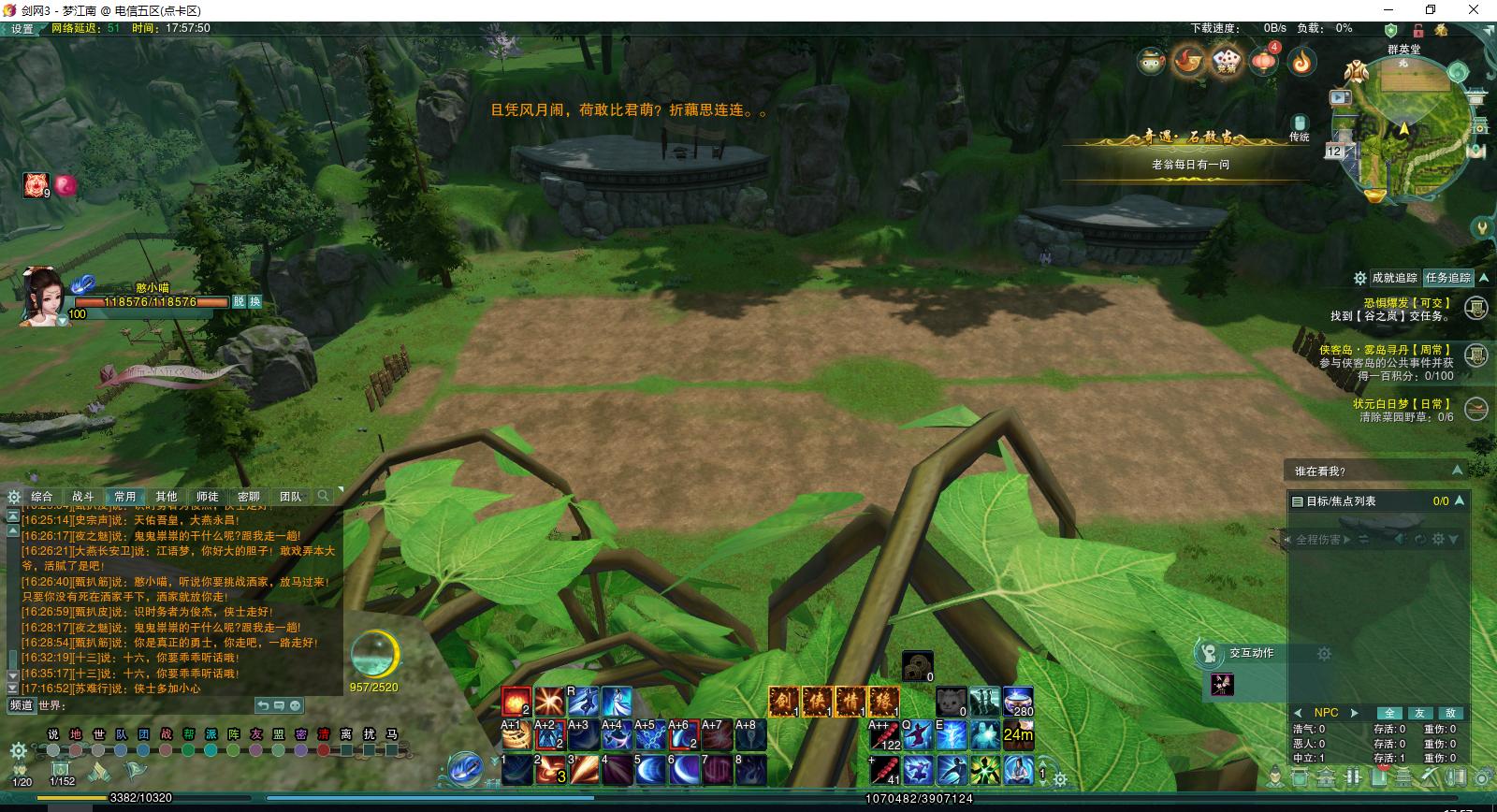
Task: Click the 脱 button beside the health bar
Action: point(240,302)
